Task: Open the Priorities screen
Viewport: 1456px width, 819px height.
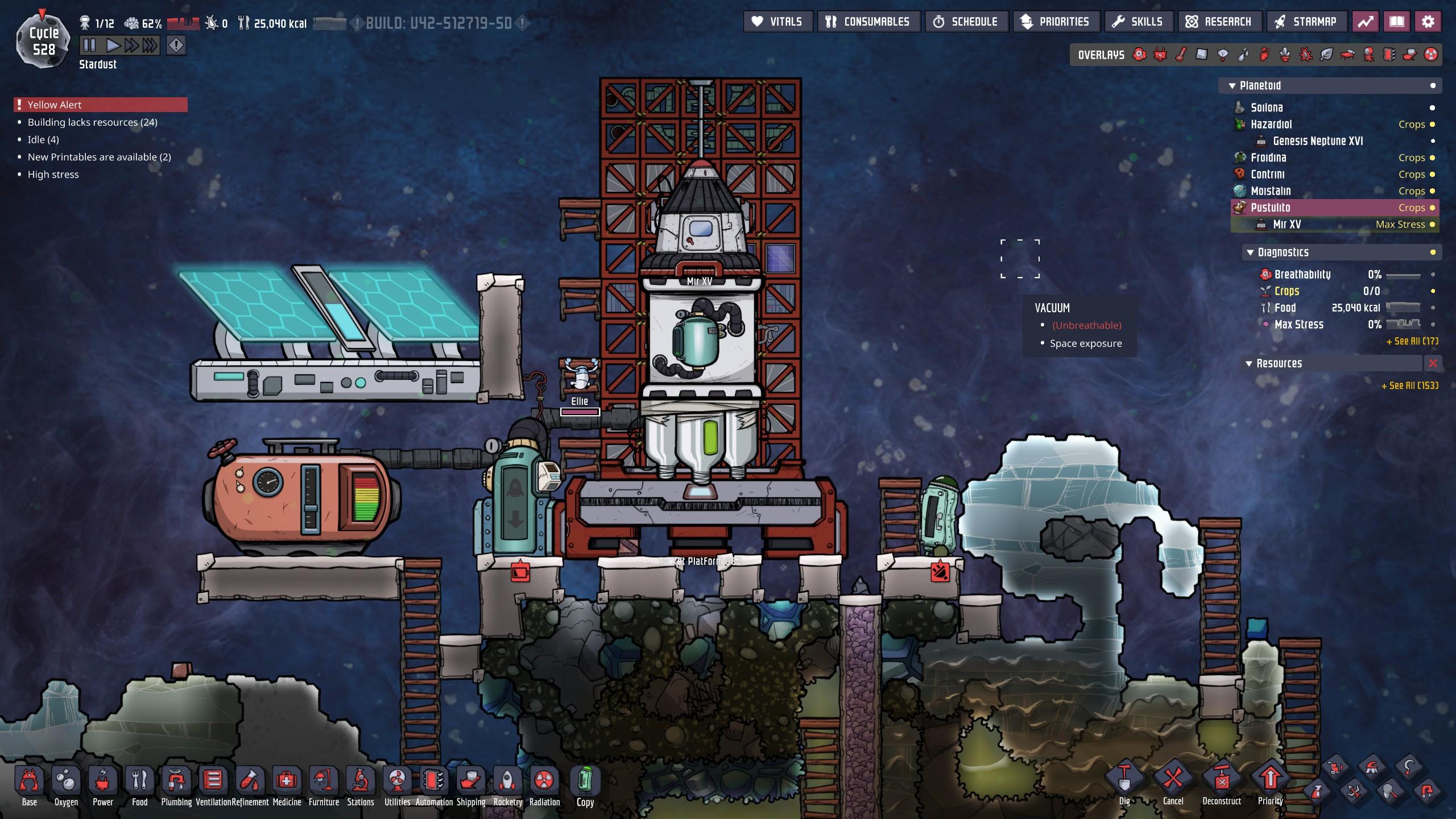Action: (1056, 22)
